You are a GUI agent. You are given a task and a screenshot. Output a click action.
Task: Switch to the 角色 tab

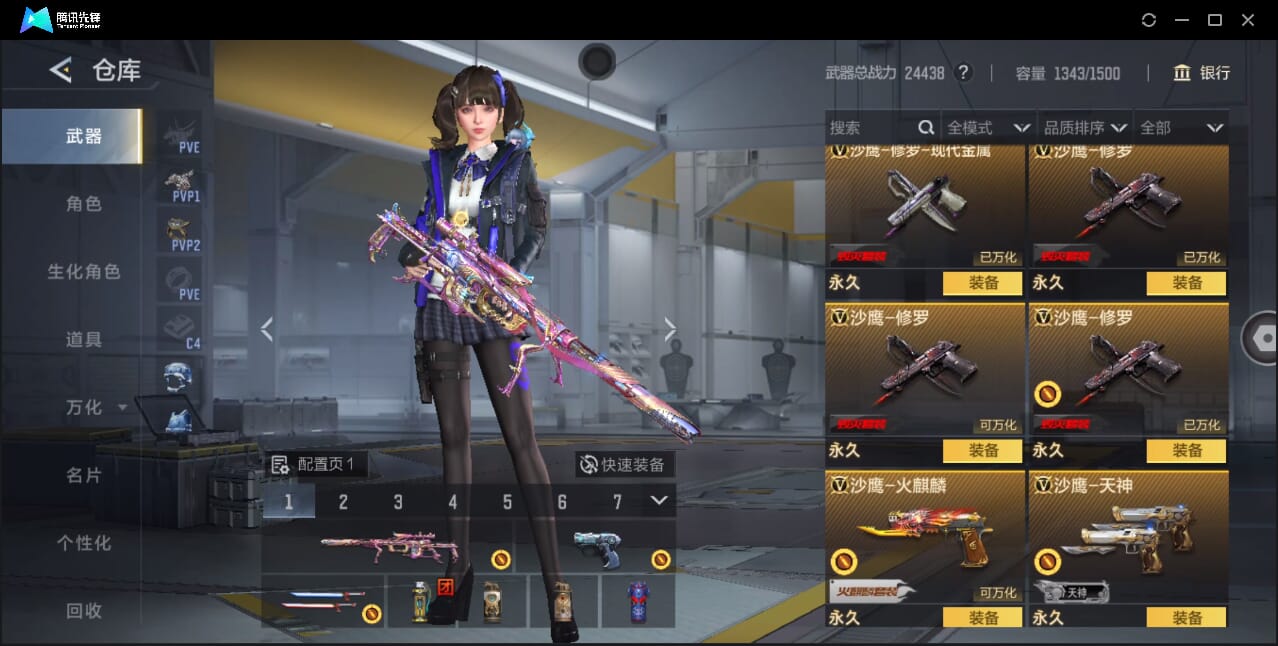coord(84,203)
